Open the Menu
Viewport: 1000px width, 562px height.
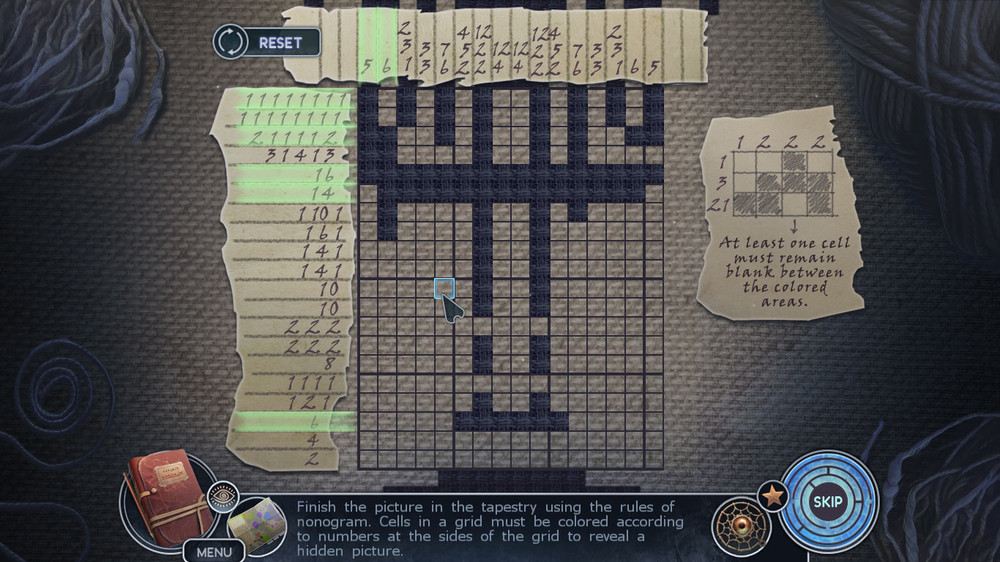tap(213, 551)
